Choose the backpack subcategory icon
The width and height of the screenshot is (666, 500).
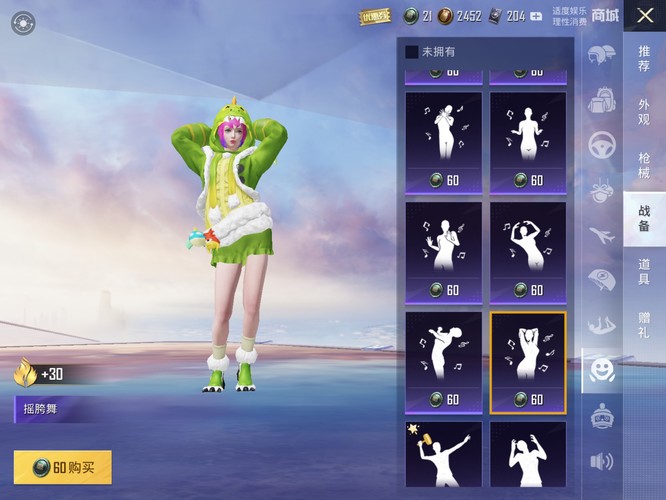pos(602,100)
